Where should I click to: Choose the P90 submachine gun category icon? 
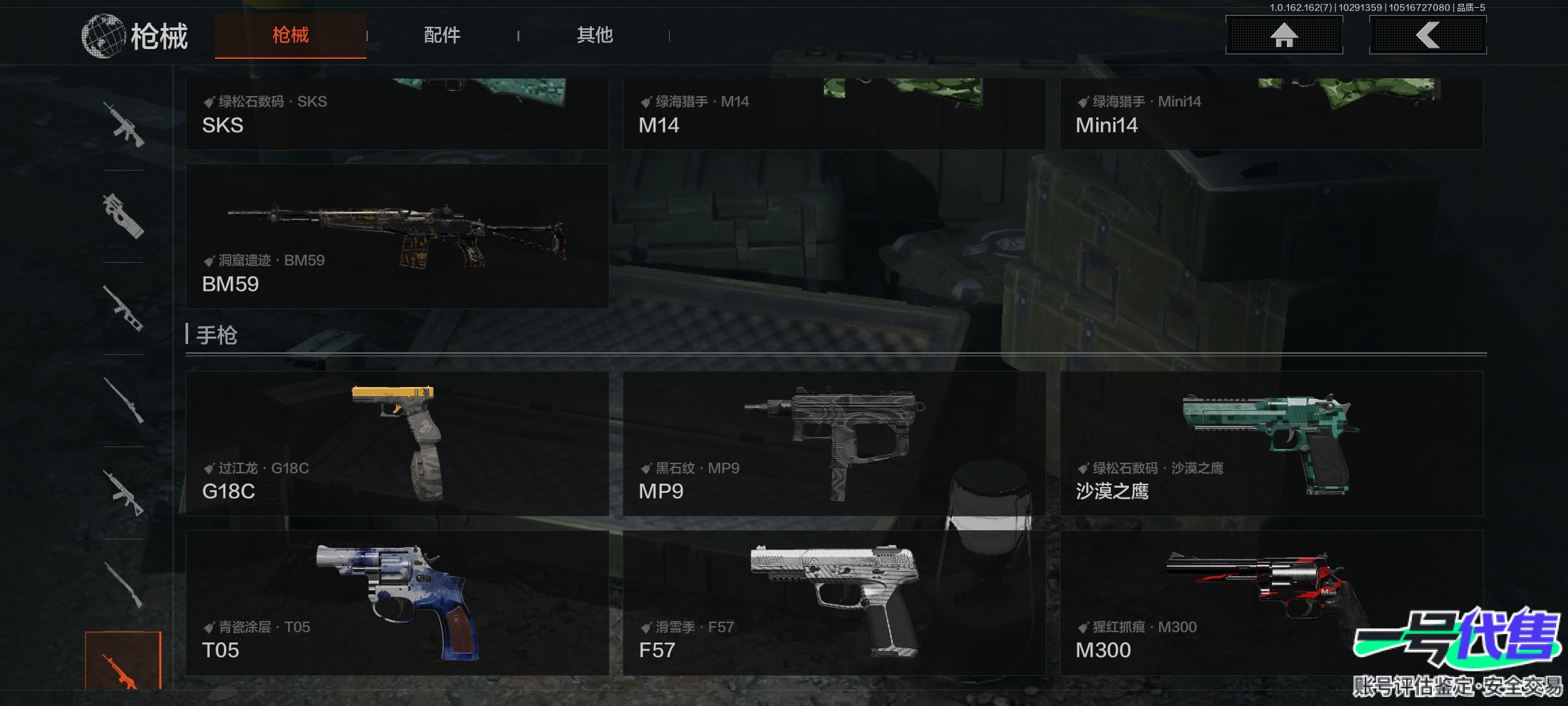pos(123,216)
